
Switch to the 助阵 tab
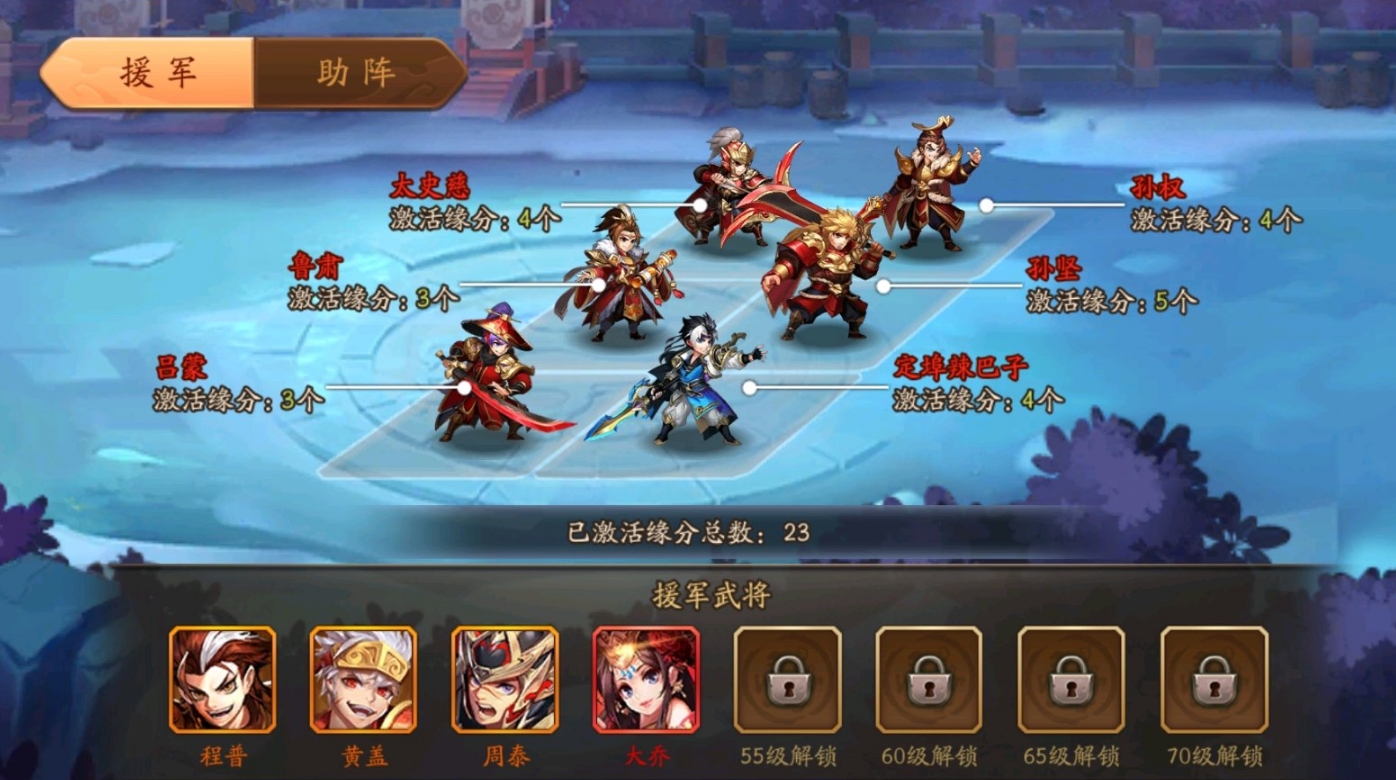(357, 73)
